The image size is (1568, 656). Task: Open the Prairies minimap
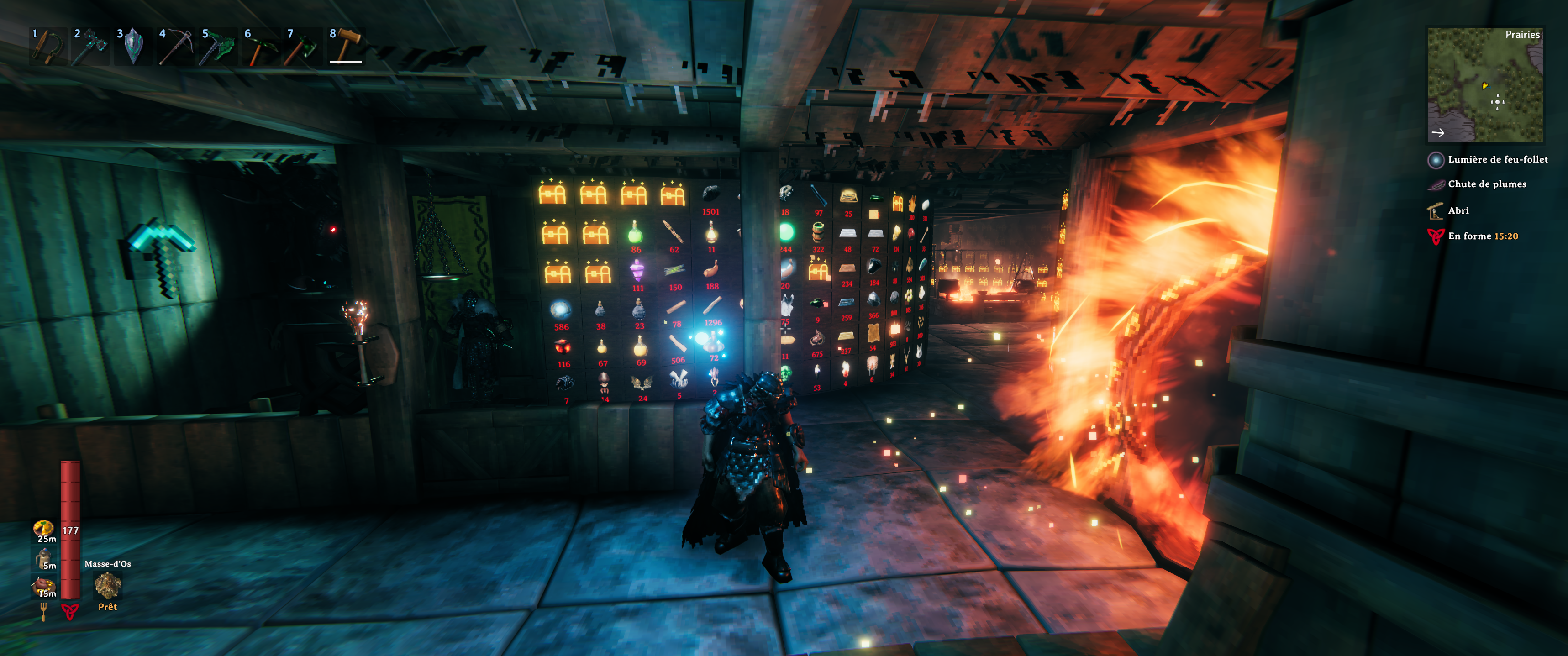click(x=1484, y=84)
